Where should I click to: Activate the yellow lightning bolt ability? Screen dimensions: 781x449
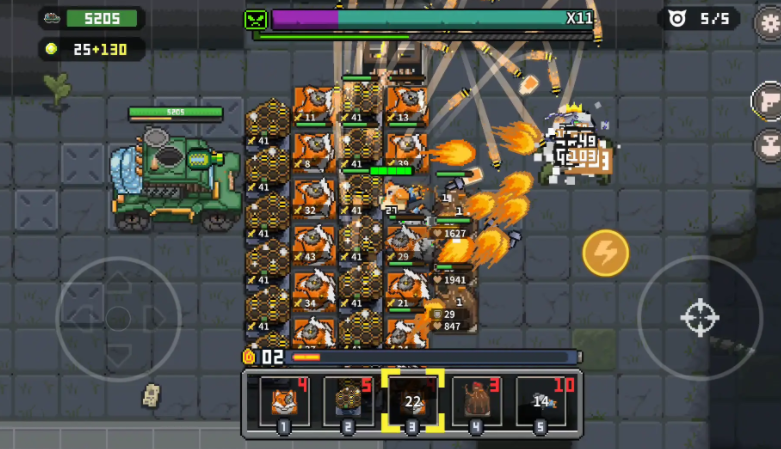[605, 253]
